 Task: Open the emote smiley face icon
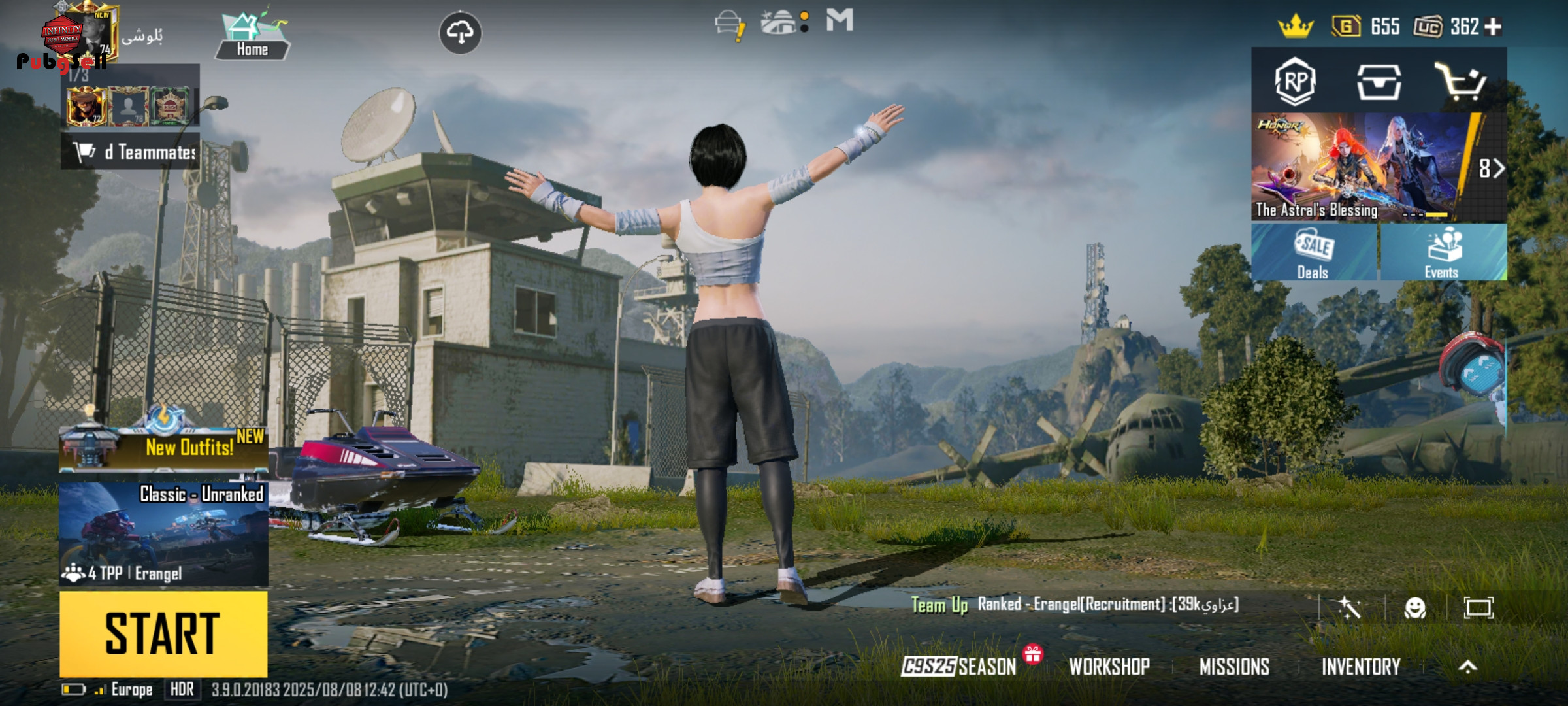tap(1415, 608)
